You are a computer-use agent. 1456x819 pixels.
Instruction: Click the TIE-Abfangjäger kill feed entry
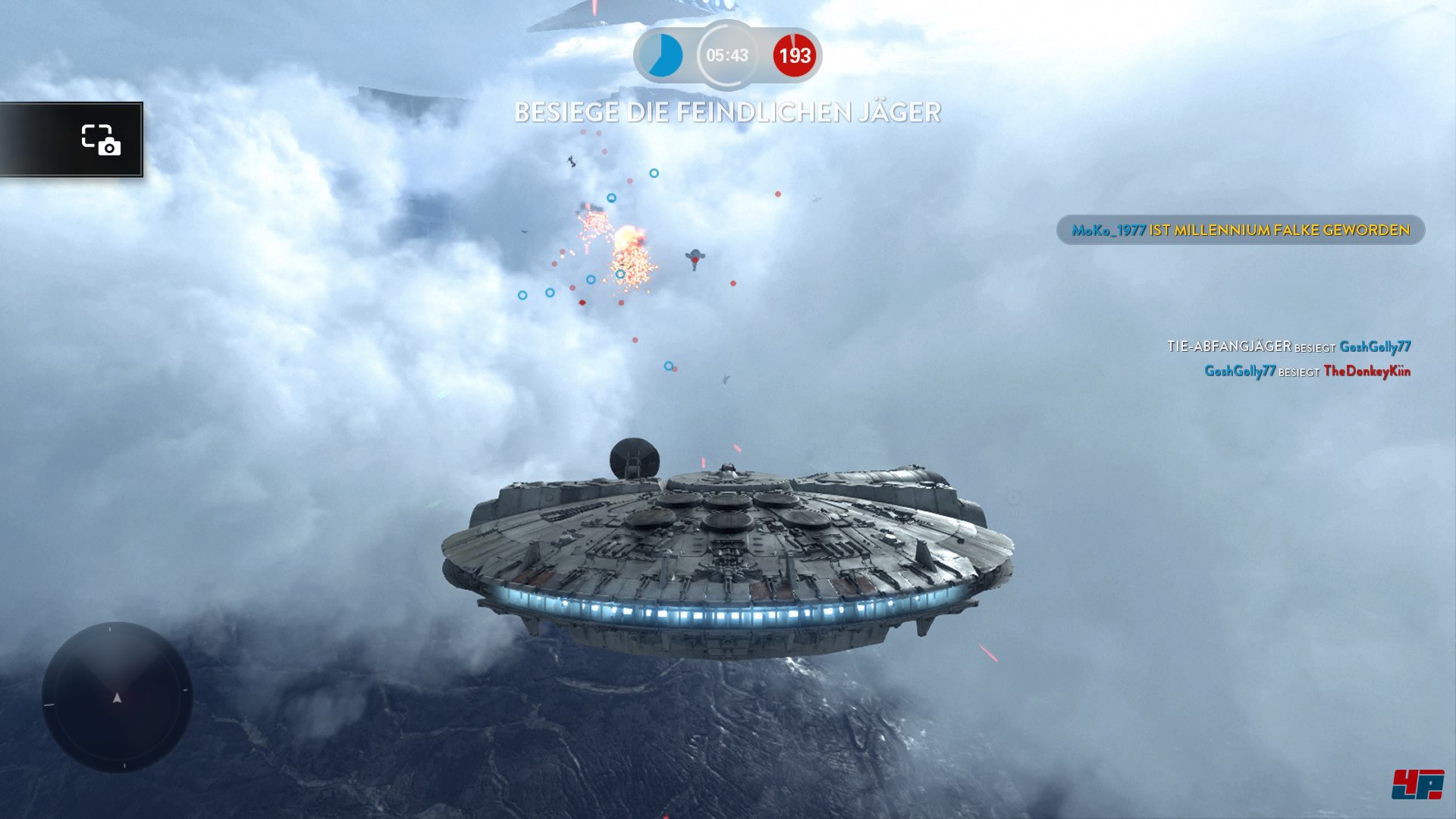tap(1288, 347)
